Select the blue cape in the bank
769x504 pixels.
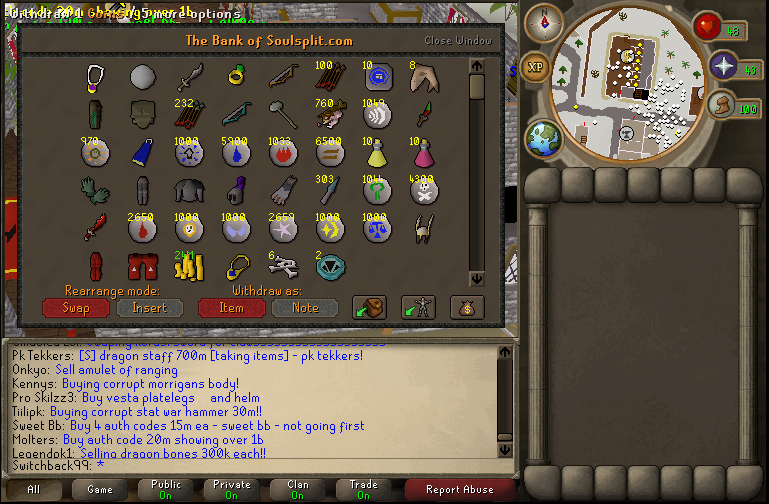tap(143, 152)
